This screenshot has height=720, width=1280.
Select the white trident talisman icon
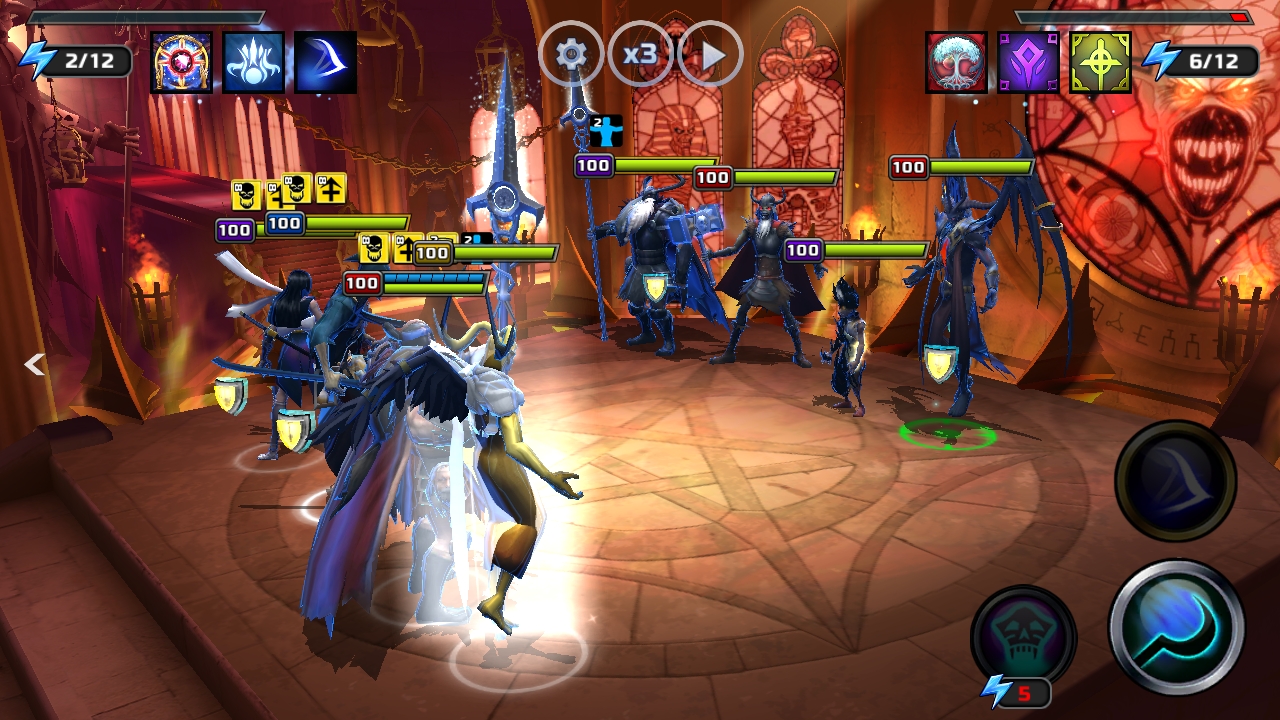pyautogui.click(x=253, y=62)
